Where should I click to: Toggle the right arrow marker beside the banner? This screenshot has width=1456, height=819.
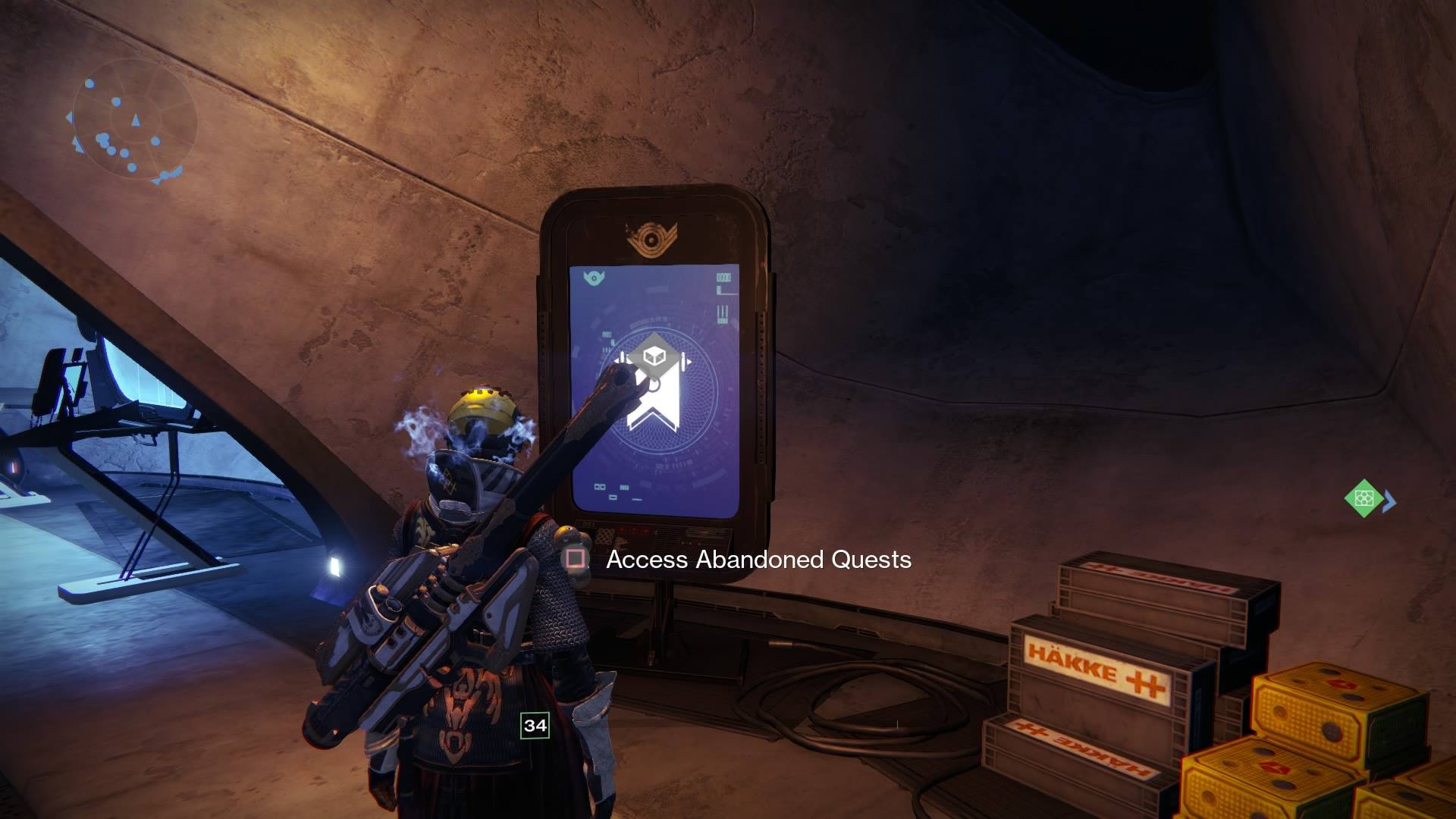690,362
